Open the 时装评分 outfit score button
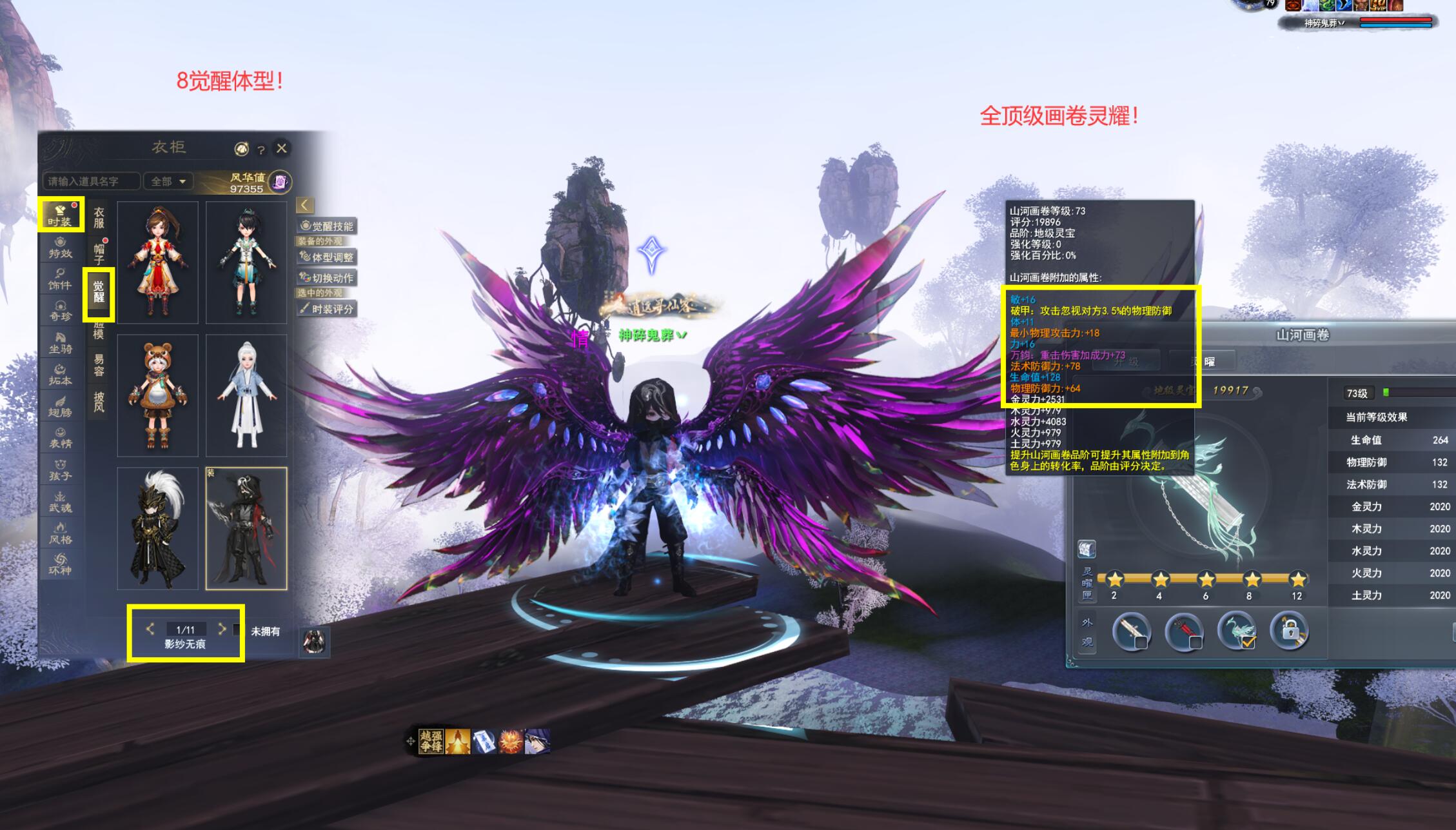The image size is (1456, 830). pyautogui.click(x=327, y=309)
